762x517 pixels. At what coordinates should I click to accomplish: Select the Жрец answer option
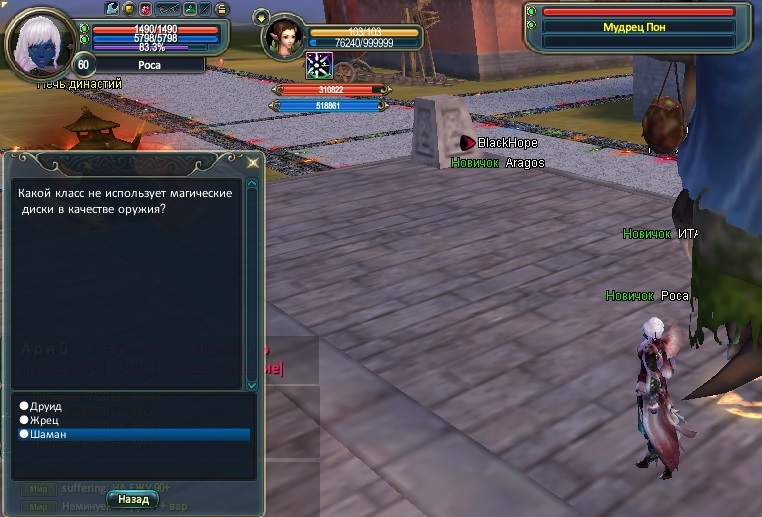pyautogui.click(x=45, y=421)
